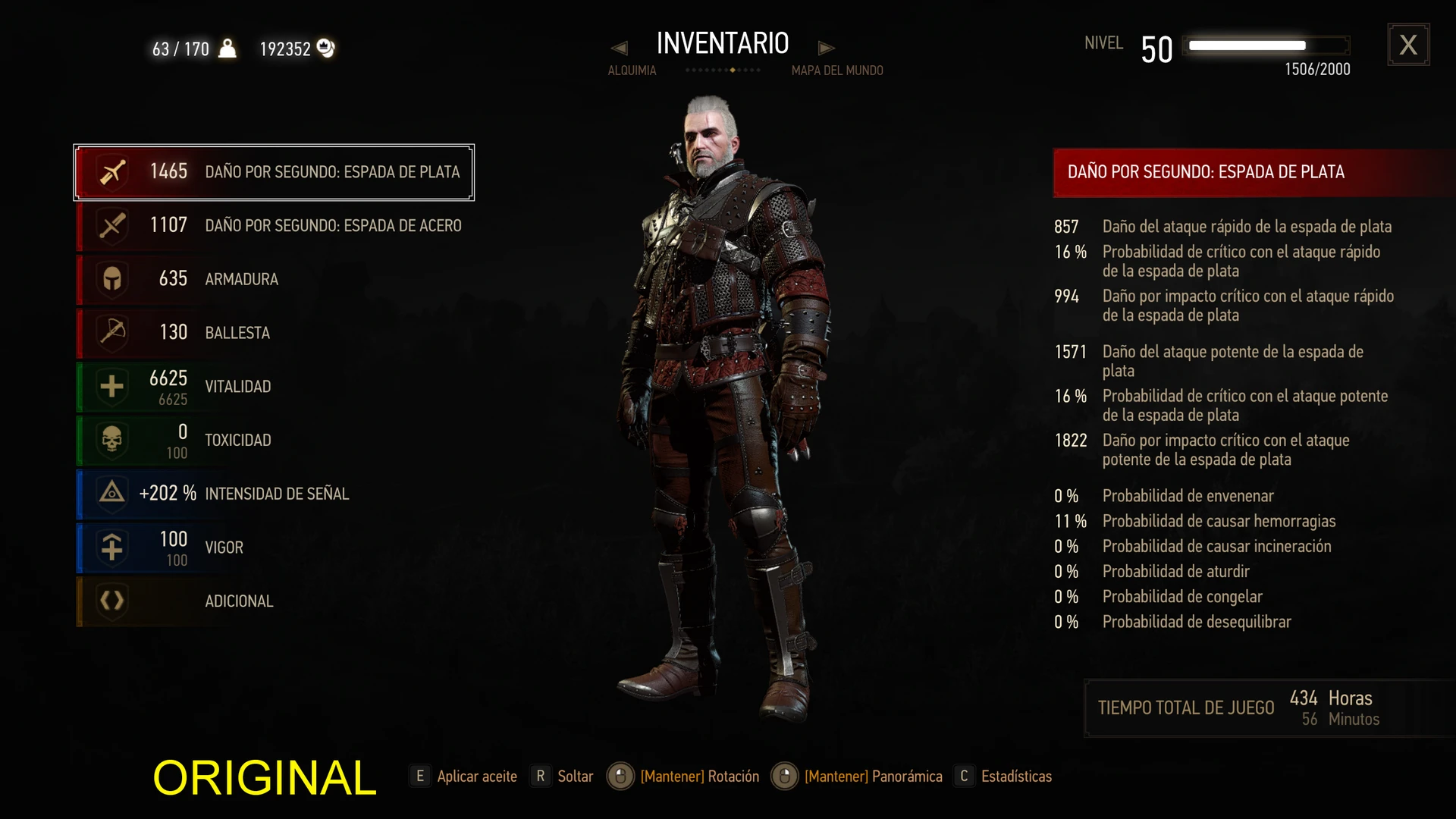Select the silver sword damage per second row

(x=274, y=172)
